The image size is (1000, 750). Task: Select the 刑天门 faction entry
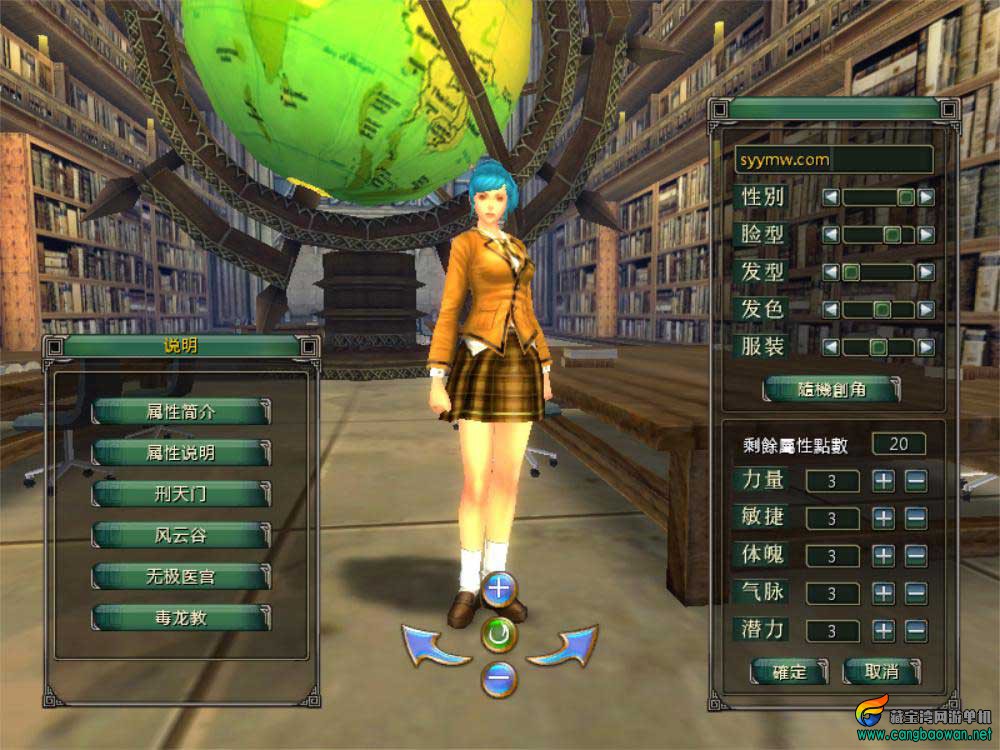pos(181,494)
